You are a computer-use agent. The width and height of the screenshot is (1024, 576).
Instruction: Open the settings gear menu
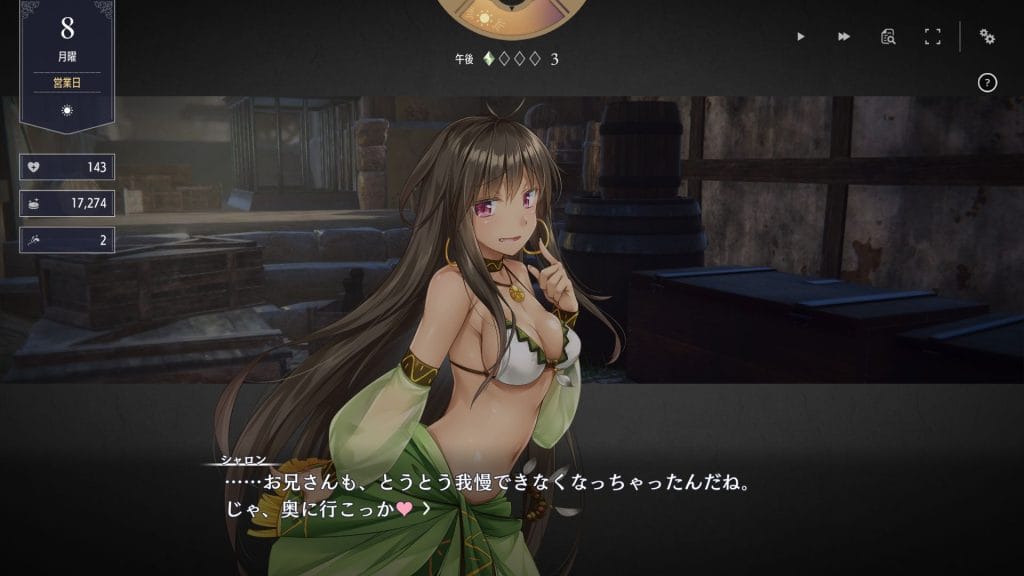[987, 37]
